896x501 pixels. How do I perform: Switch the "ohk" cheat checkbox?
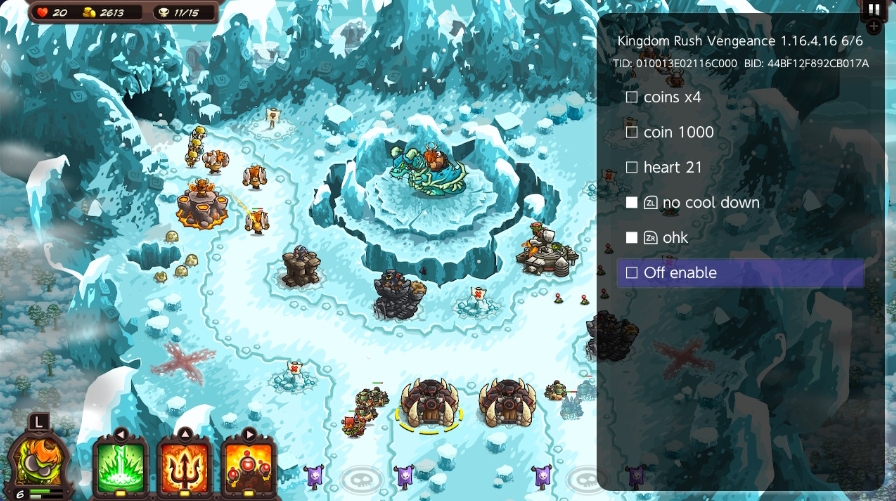[631, 237]
